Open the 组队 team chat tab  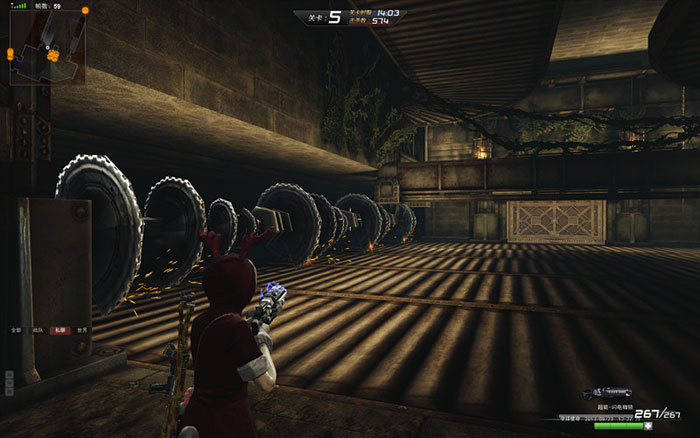[x=37, y=329]
